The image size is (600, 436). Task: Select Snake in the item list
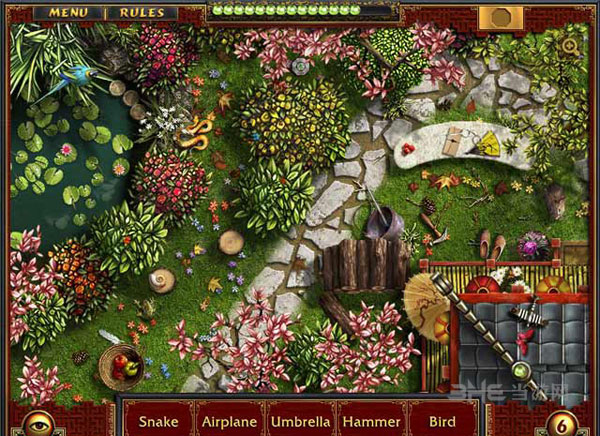tap(158, 421)
